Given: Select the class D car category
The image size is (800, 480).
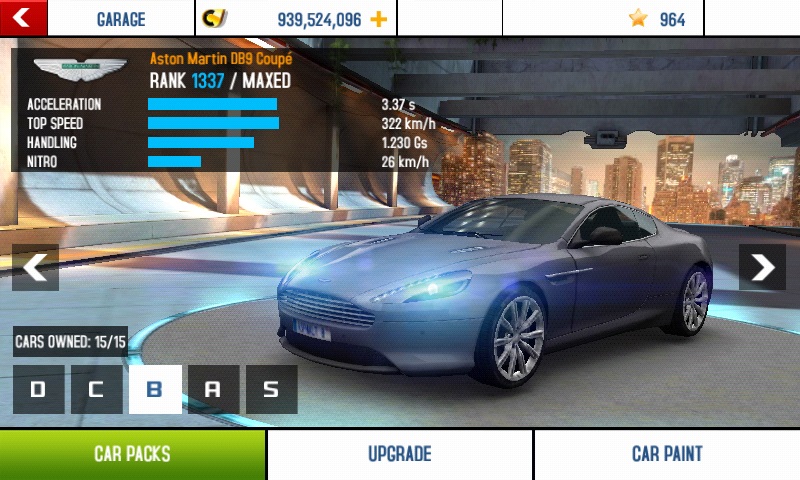Looking at the screenshot, I should pyautogui.click(x=38, y=390).
